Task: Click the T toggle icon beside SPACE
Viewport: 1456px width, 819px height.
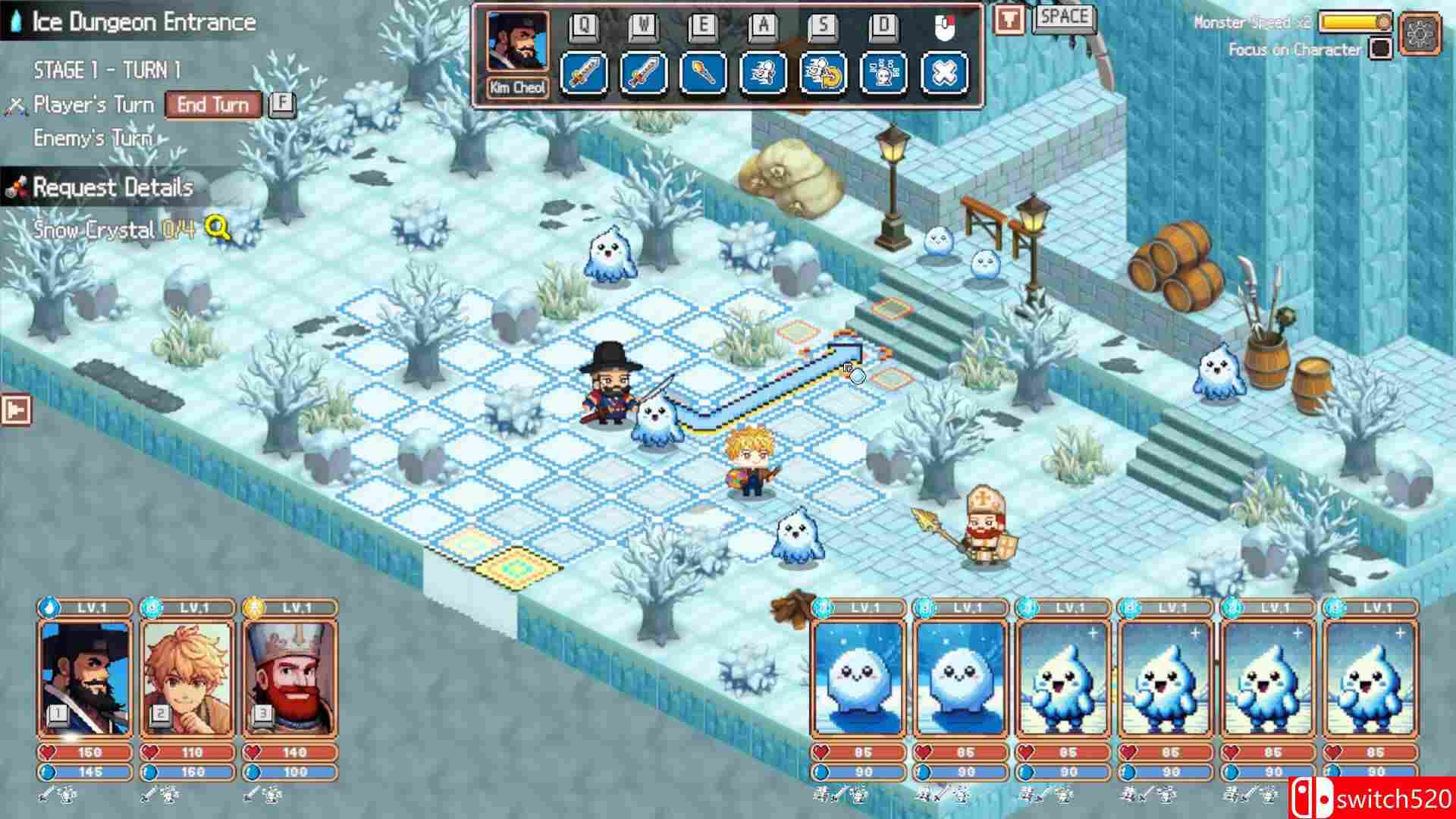Action: click(x=1011, y=20)
